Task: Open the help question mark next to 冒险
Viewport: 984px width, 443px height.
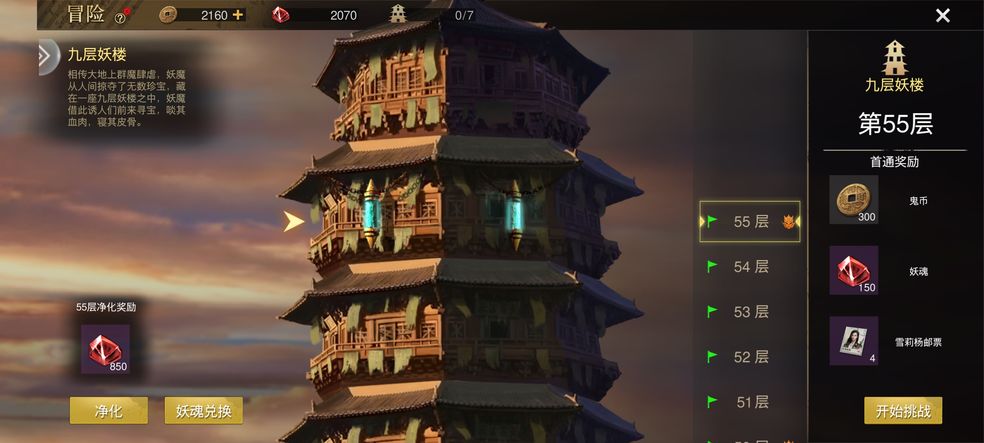Action: pyautogui.click(x=120, y=17)
